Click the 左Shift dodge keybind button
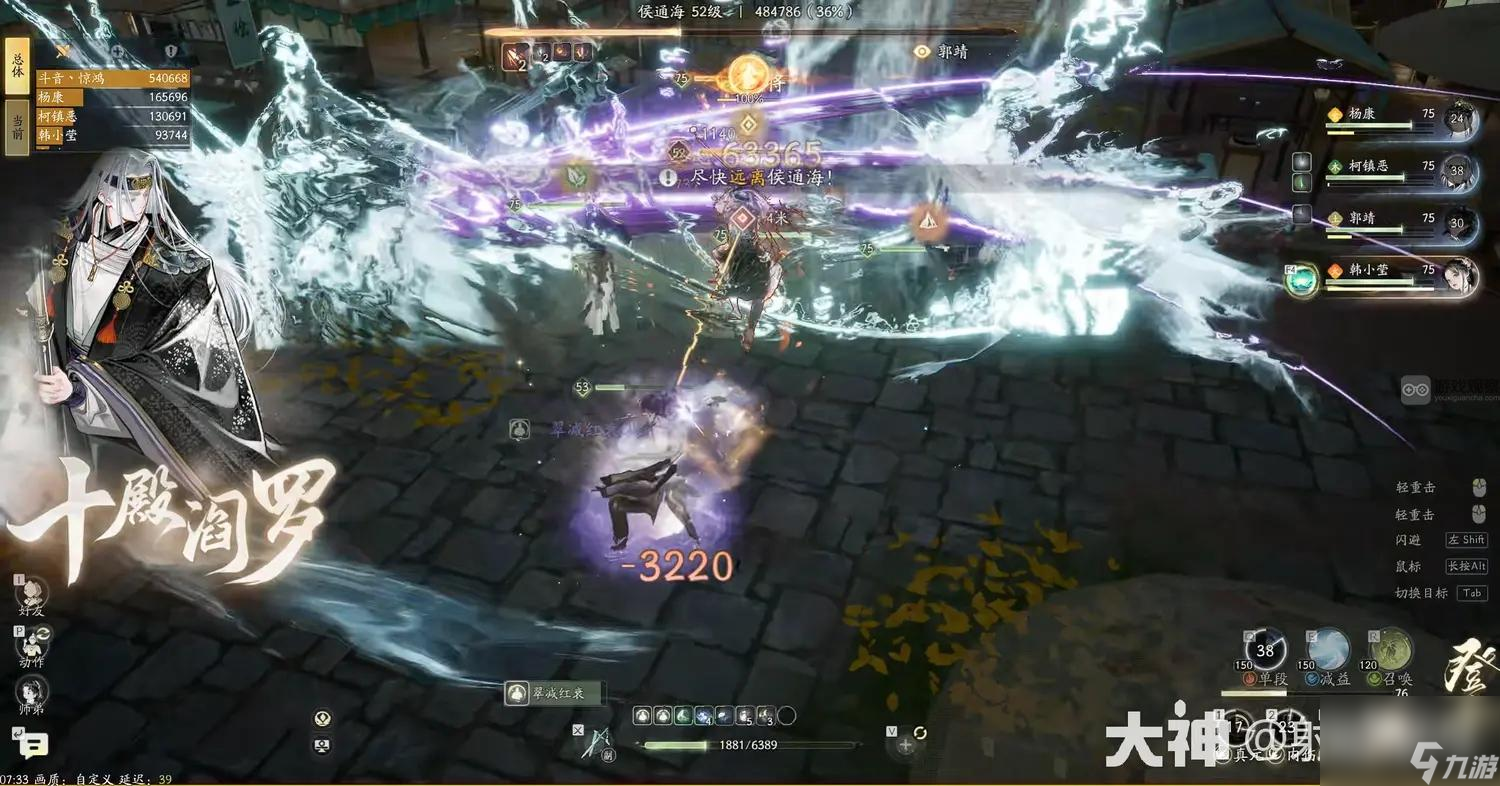The height and width of the screenshot is (786, 1500). (1466, 540)
